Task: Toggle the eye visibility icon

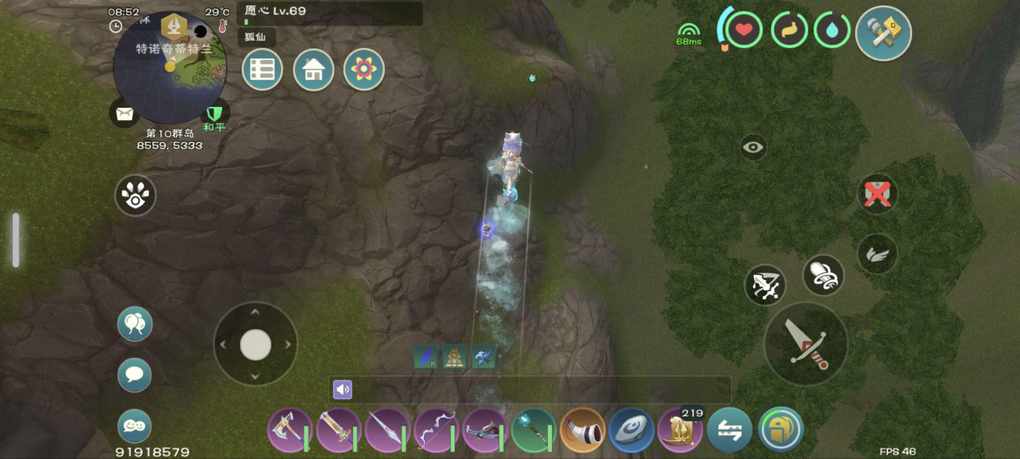Action: (x=754, y=148)
